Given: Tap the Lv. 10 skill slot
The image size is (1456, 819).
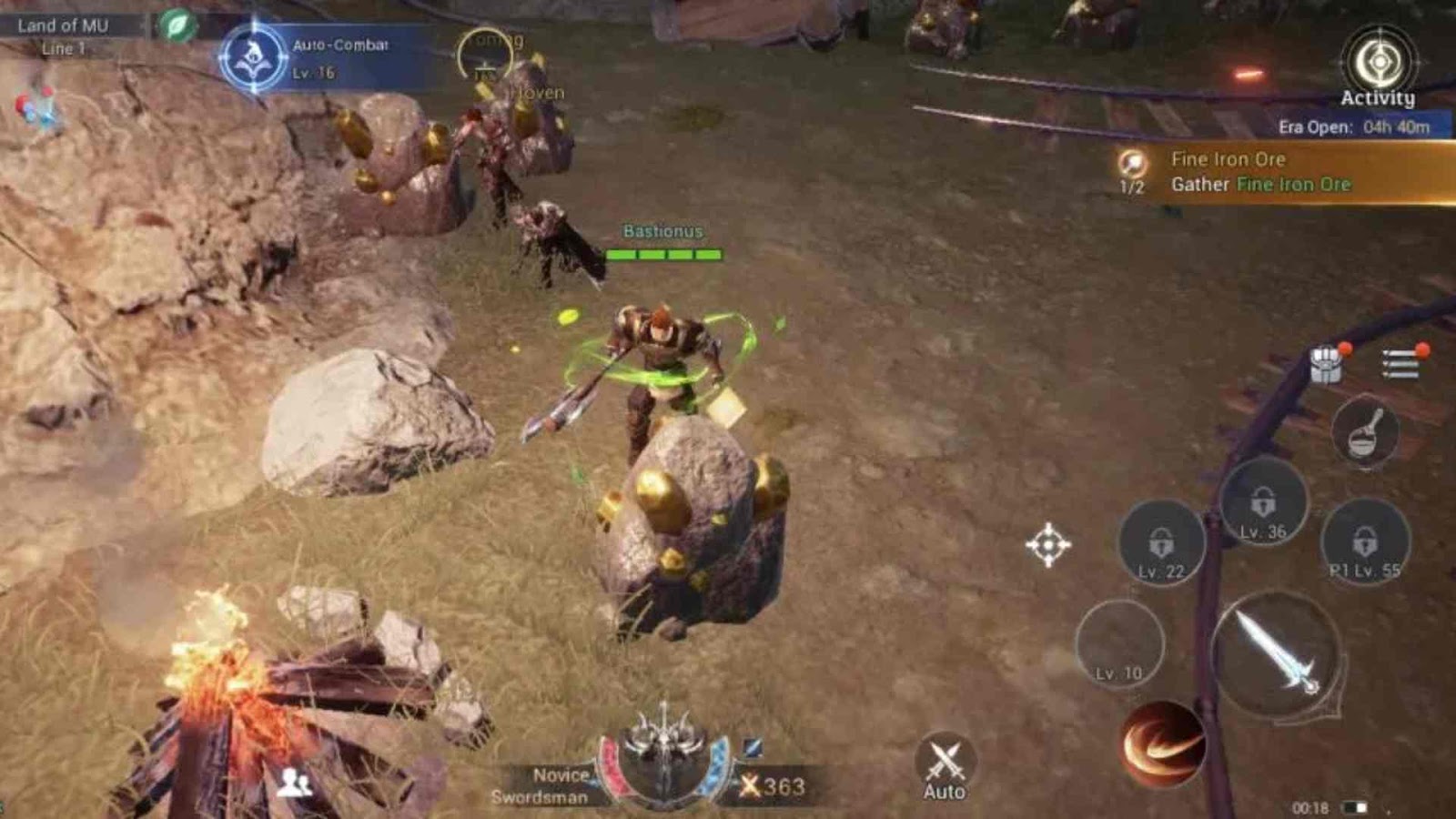Looking at the screenshot, I should click(1119, 645).
